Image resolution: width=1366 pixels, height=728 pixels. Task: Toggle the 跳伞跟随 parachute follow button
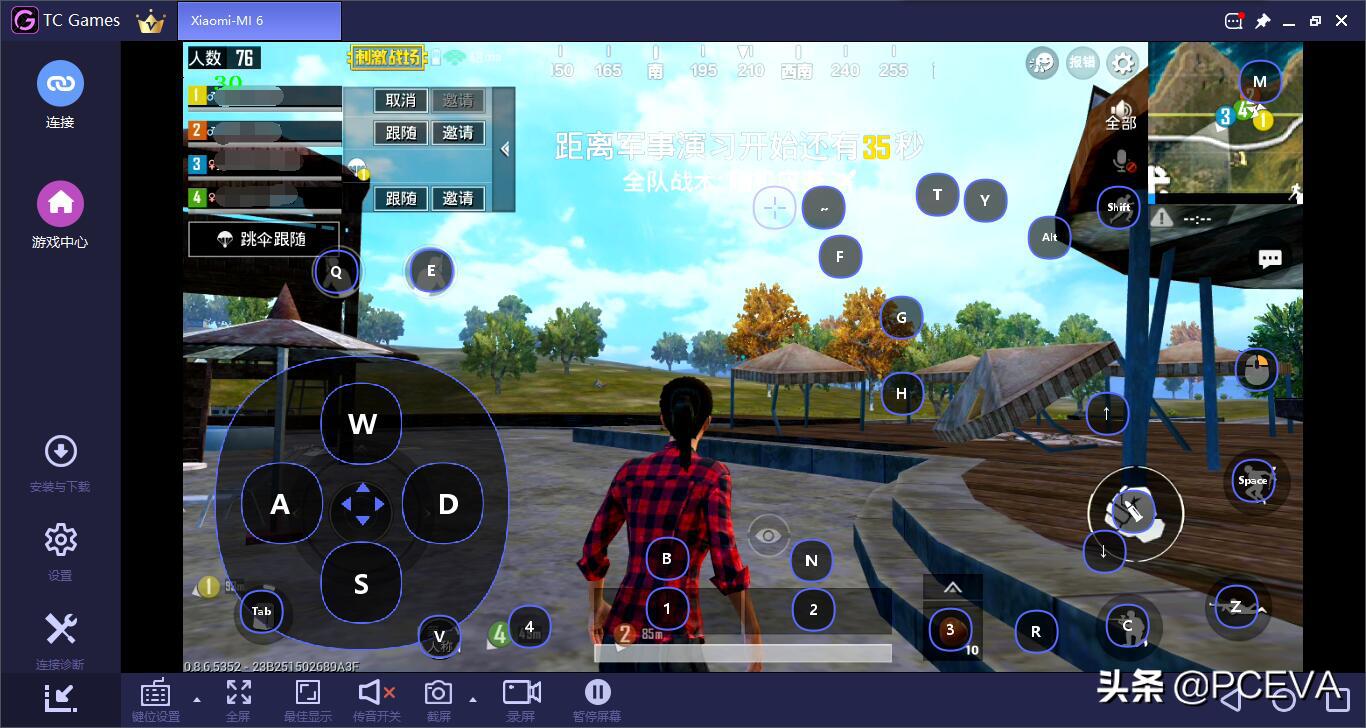[x=261, y=240]
